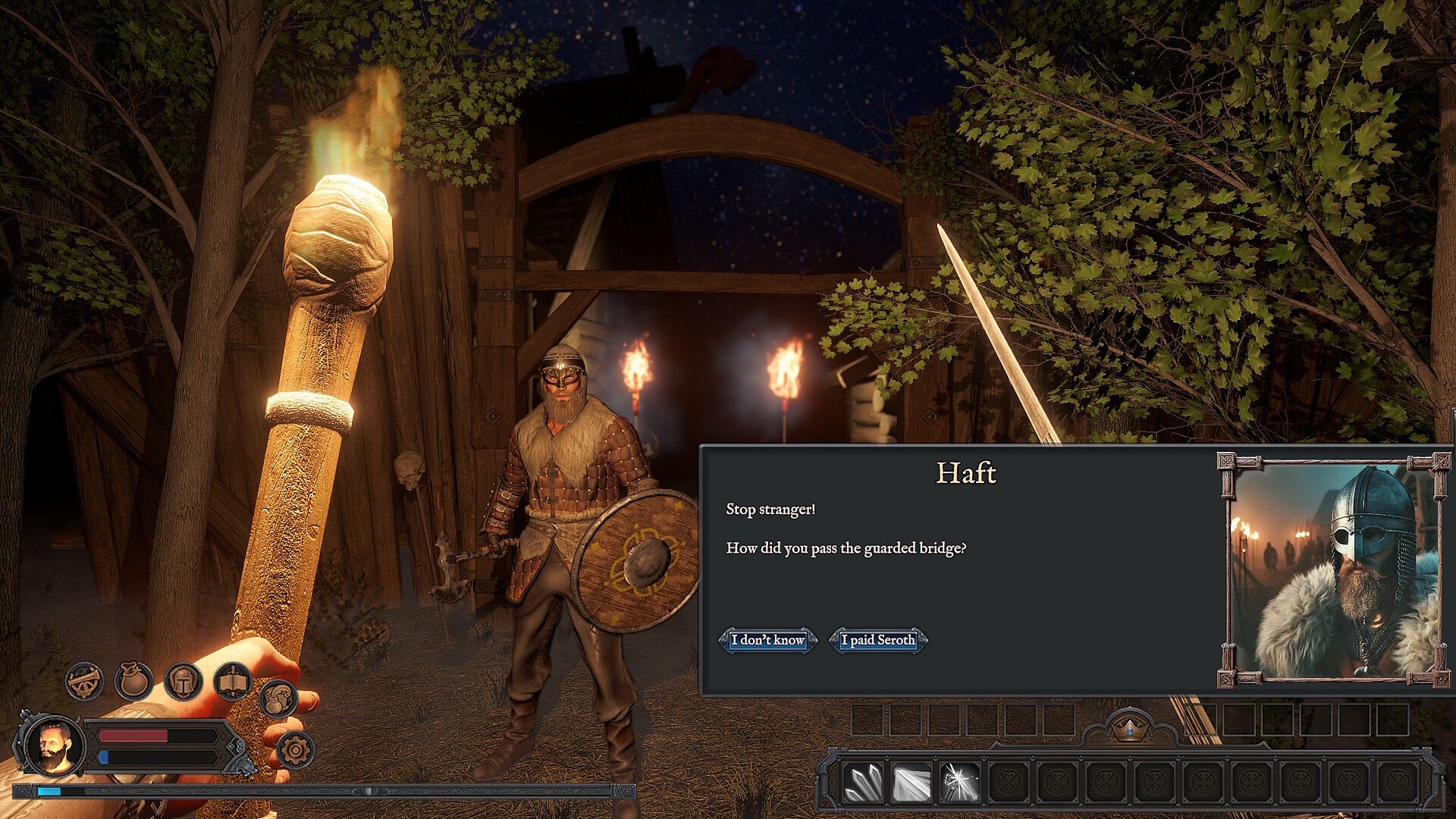Click the bearded player portrait
This screenshot has height=819, width=1456.
click(x=53, y=745)
